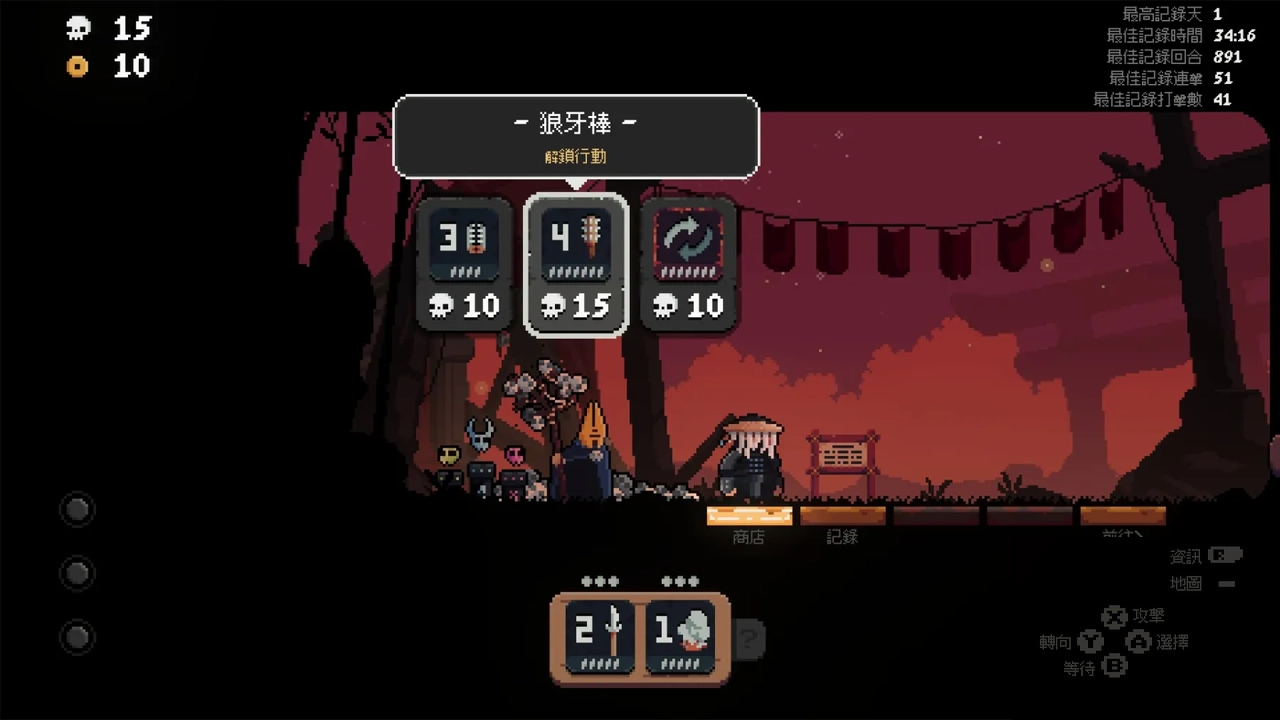
Task: Select the 3-damage shop tile costing 10 skulls
Action: [465, 264]
